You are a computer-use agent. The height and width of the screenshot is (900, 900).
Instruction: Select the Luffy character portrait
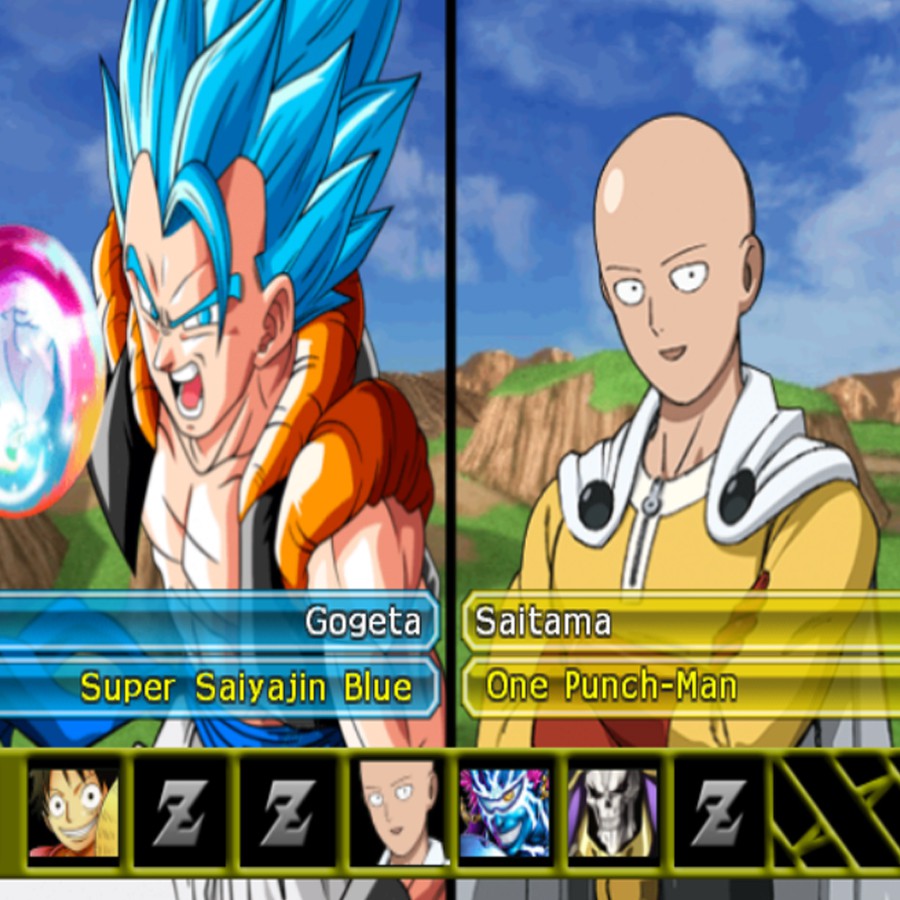(x=73, y=811)
